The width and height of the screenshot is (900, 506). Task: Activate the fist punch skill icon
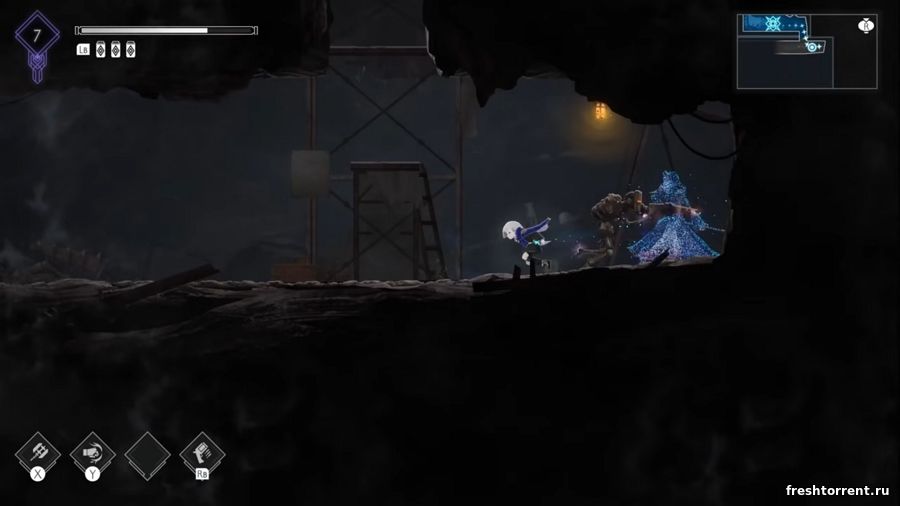click(93, 452)
